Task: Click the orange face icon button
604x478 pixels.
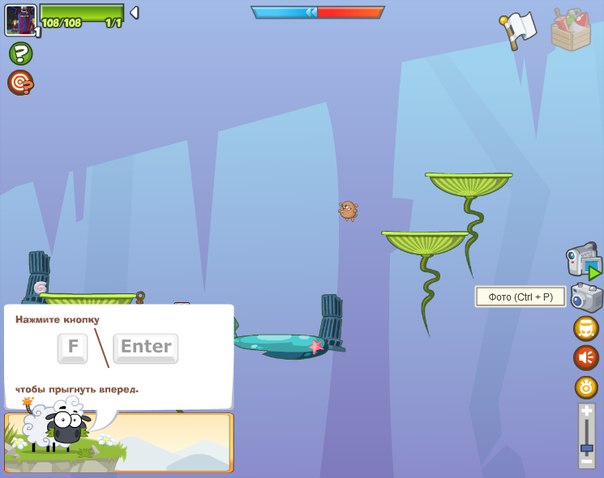Action: pos(585,328)
